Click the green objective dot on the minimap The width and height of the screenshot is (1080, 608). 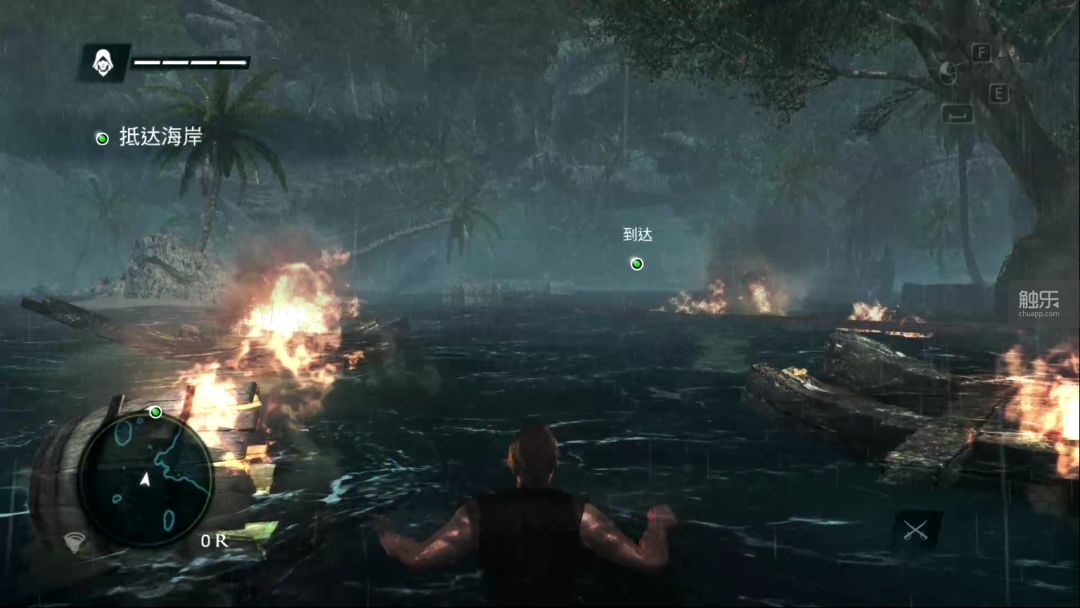(x=155, y=412)
